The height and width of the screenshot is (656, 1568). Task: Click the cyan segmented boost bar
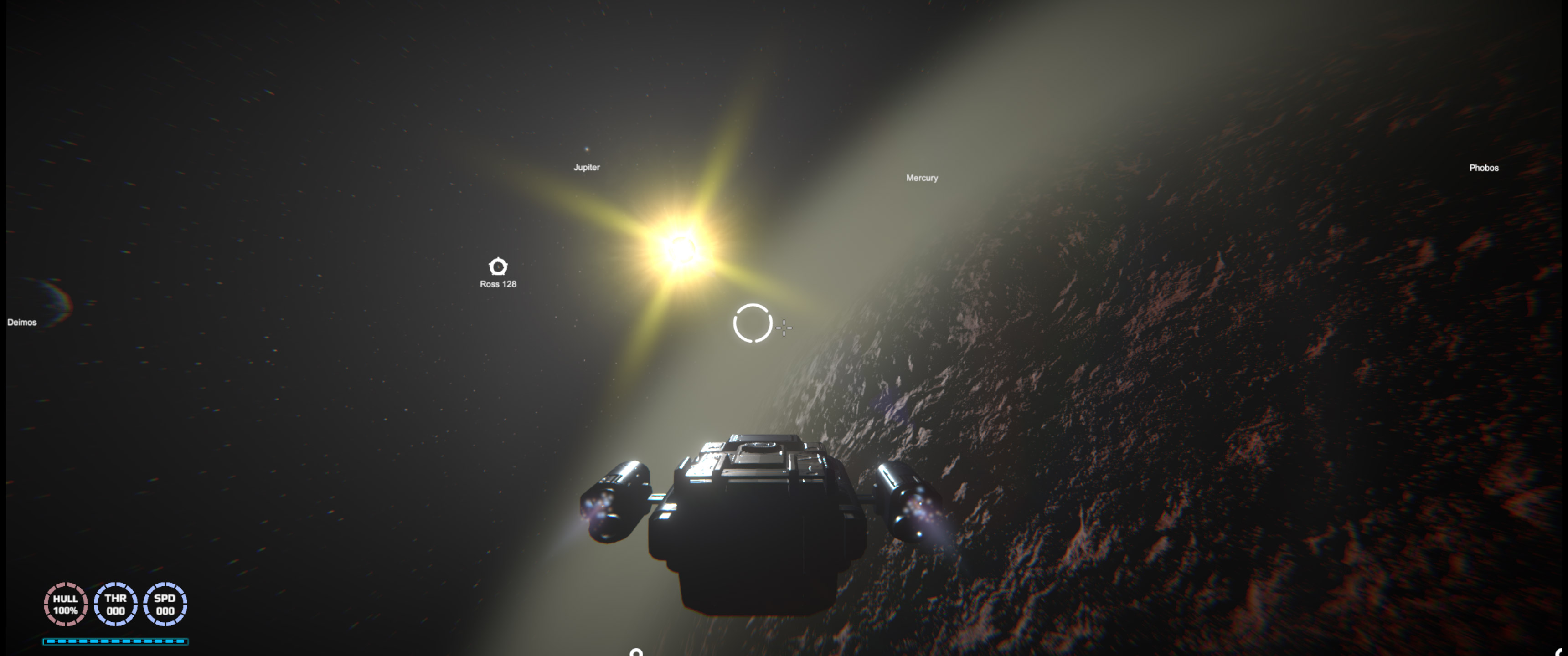coord(116,641)
